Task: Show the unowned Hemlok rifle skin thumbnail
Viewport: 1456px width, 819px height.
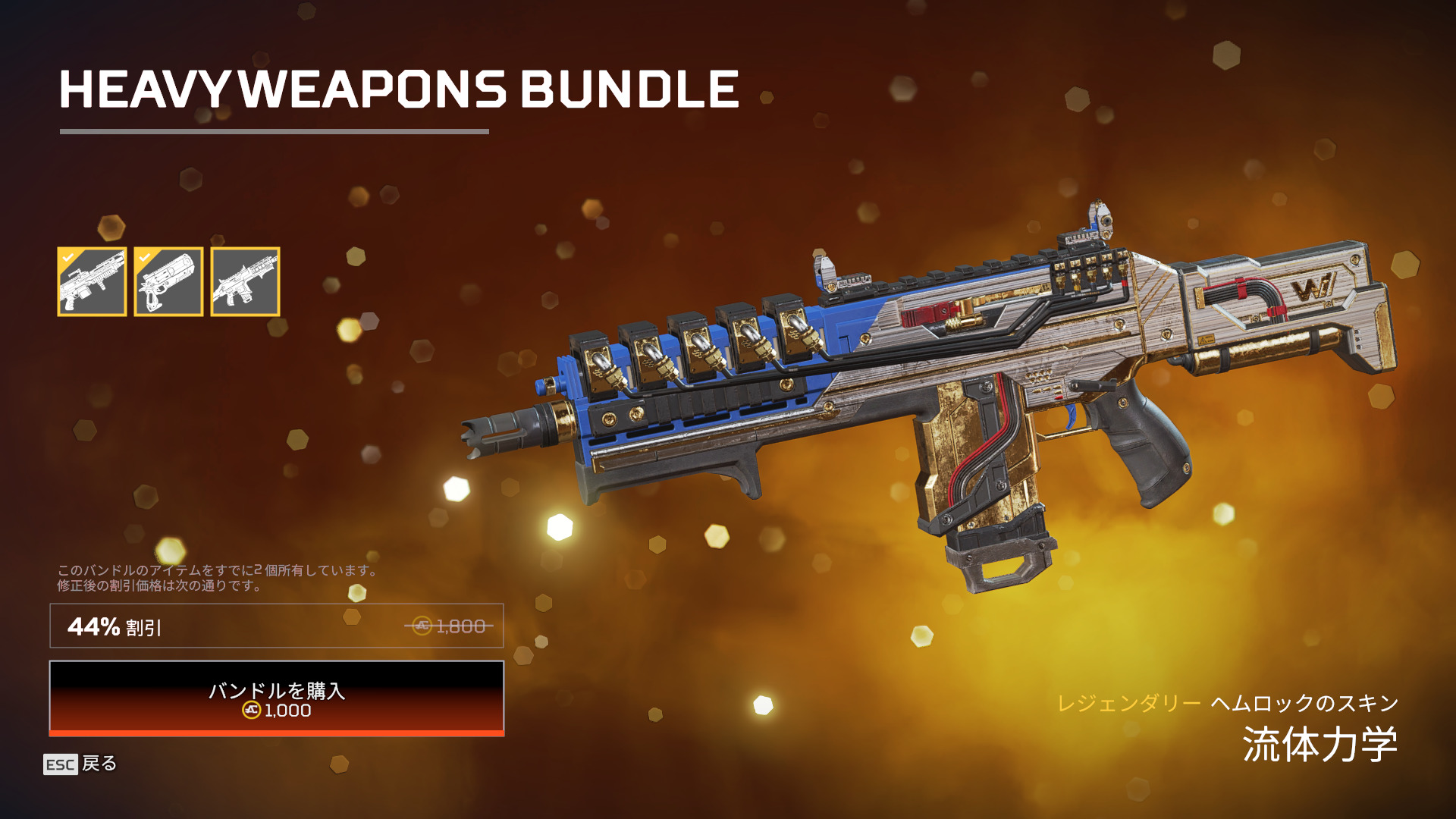Action: [245, 282]
